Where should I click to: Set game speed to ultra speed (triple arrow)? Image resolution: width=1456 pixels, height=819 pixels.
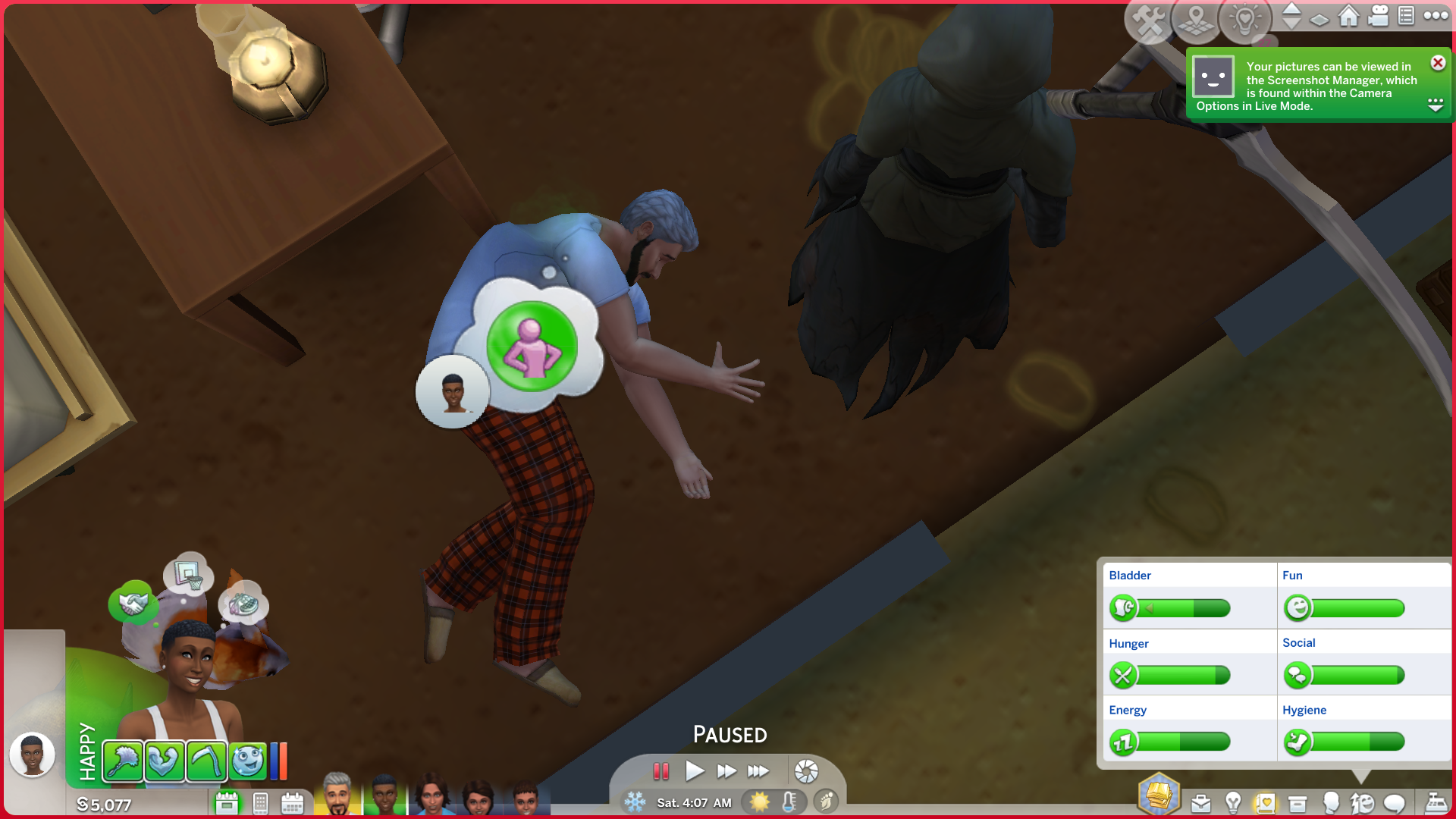point(758,771)
